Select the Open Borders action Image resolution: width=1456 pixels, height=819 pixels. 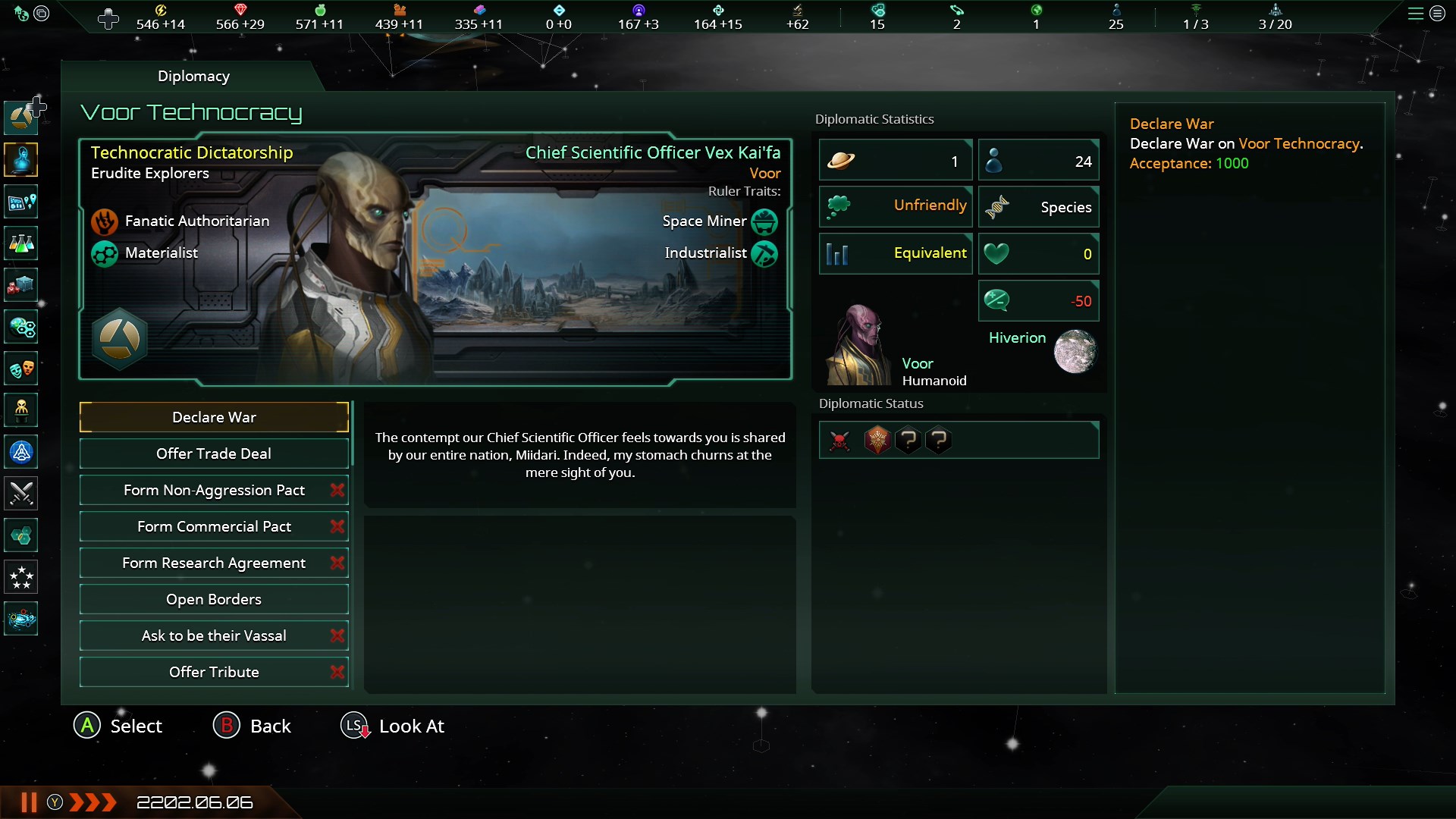[214, 599]
